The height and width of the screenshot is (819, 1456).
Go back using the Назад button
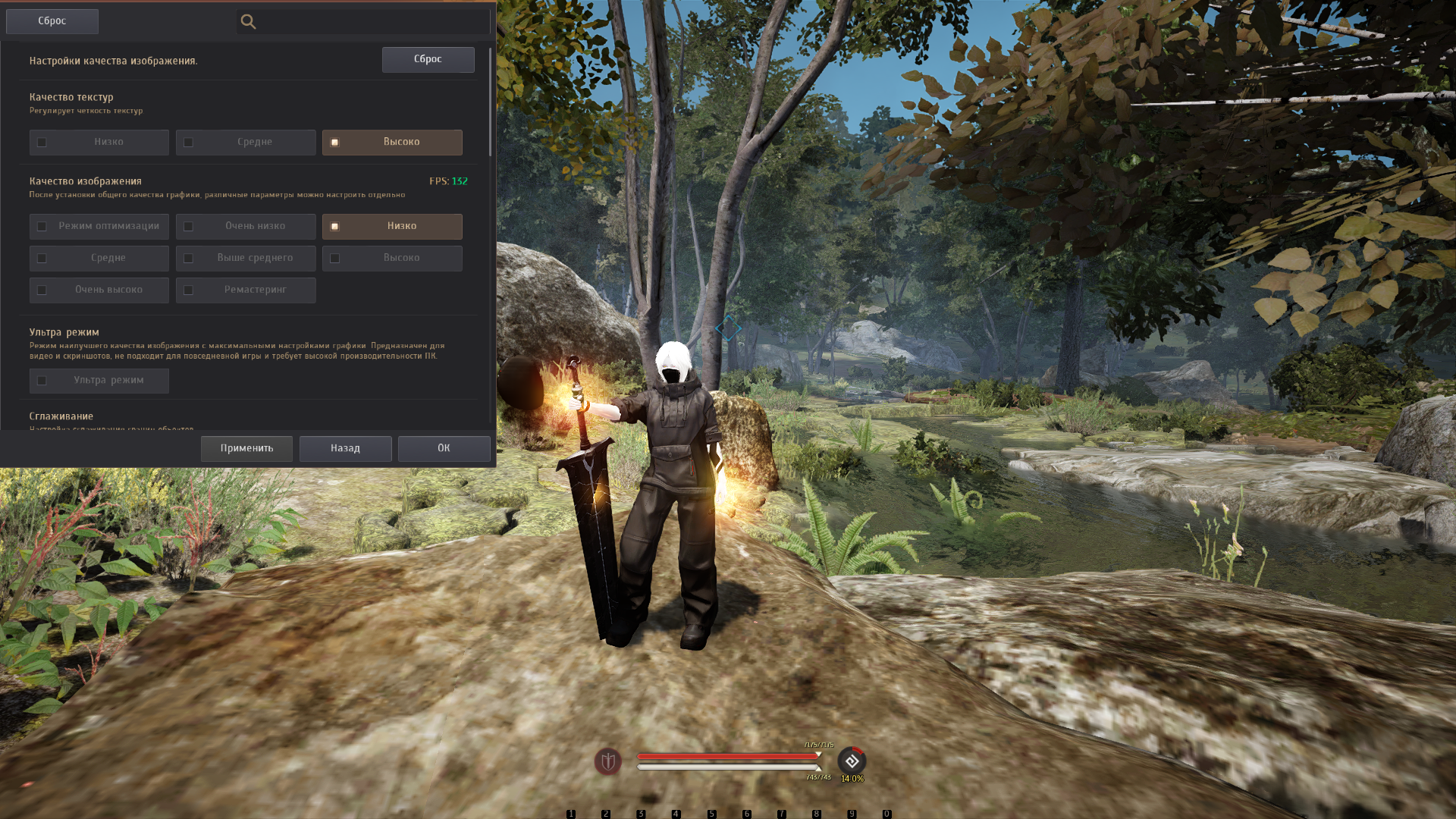[x=345, y=449]
